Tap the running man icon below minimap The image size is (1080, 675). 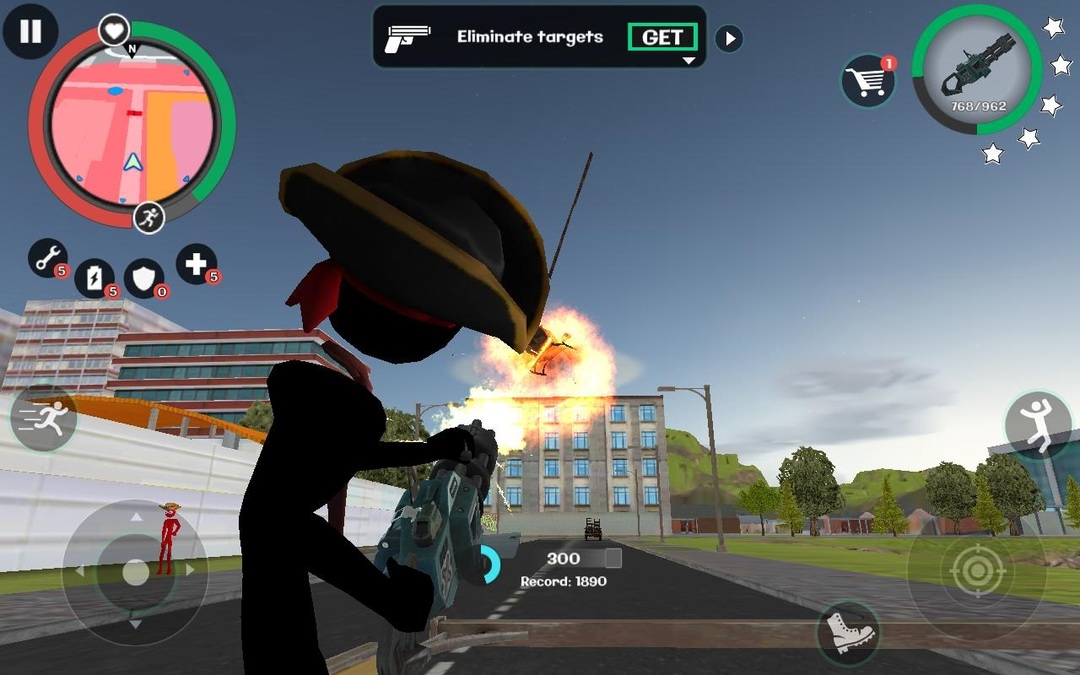click(x=149, y=217)
